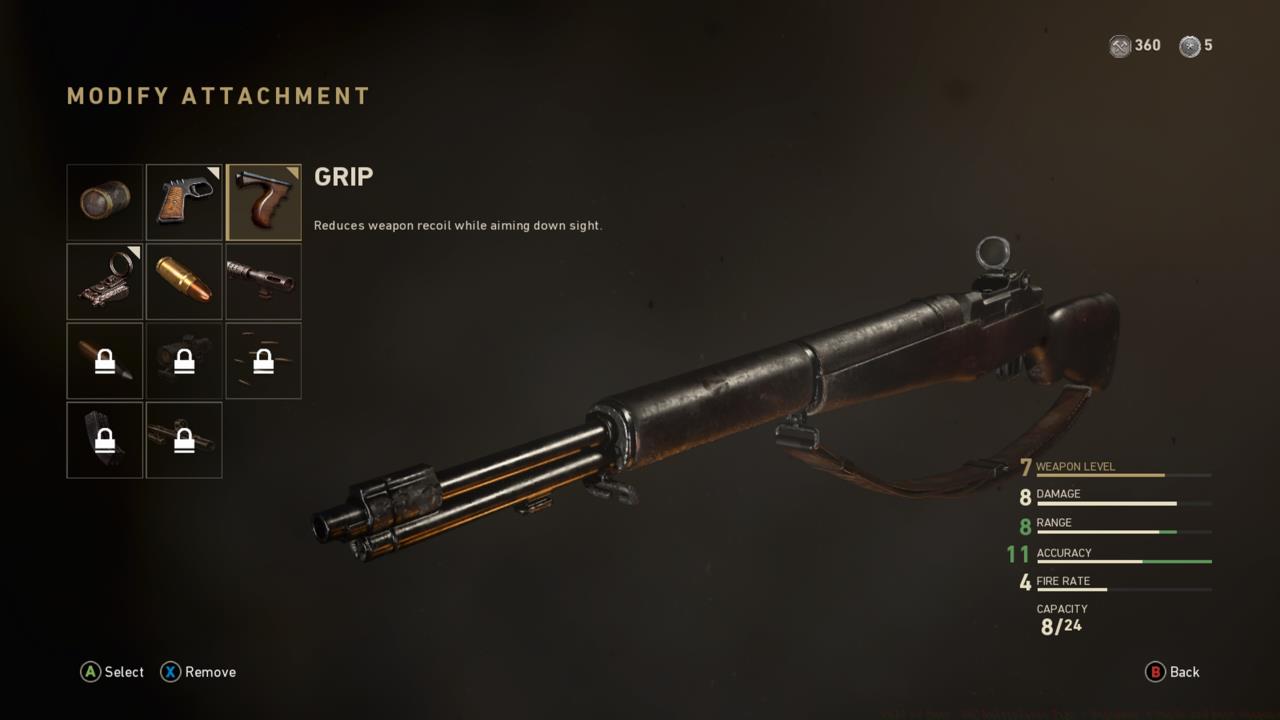Click the locked bayonet attachment slot
Viewport: 1280px width, 720px height.
tap(184, 440)
